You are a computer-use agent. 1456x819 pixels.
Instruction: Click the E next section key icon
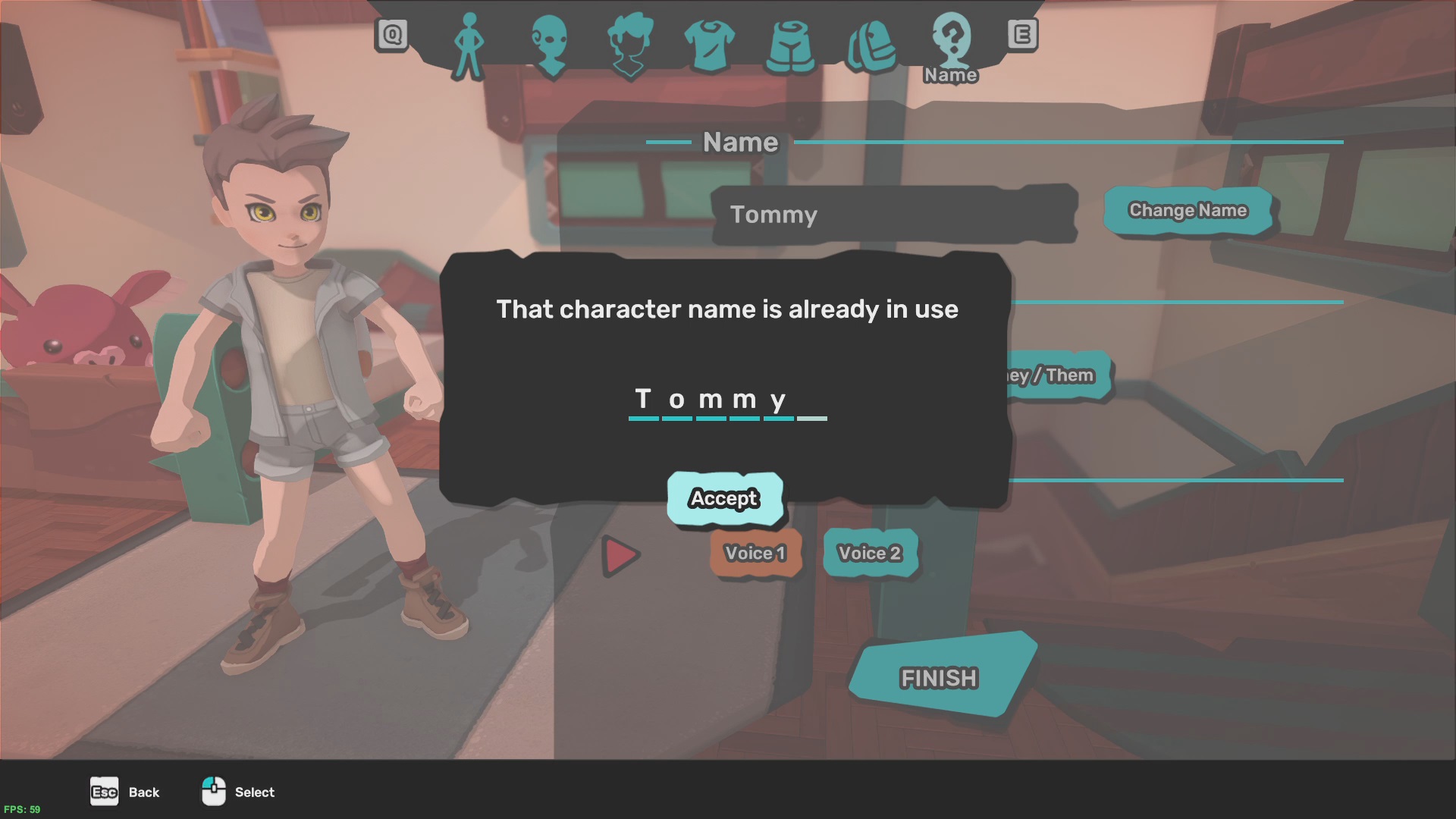[1025, 33]
